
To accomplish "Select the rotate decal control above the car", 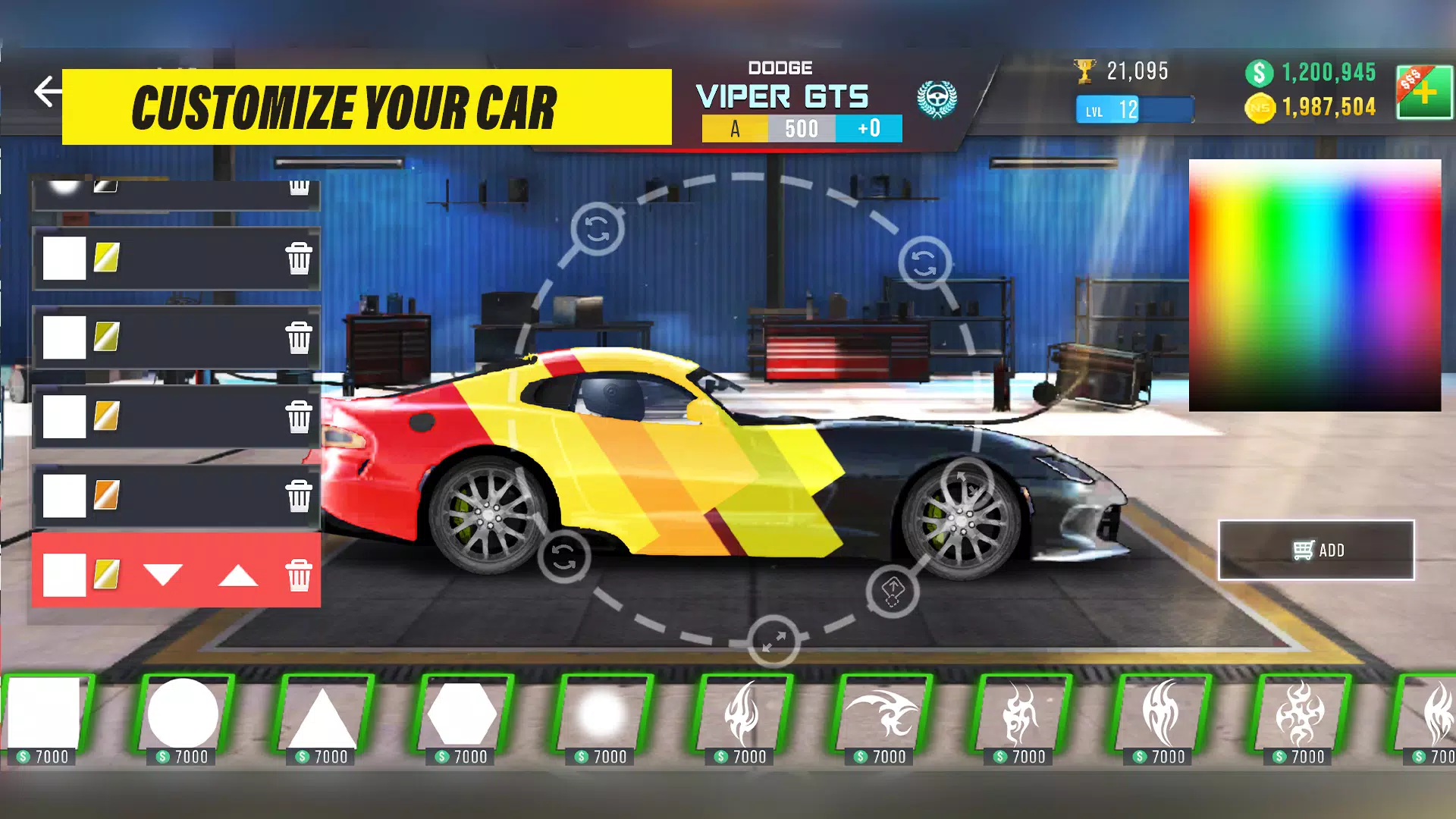I will [x=597, y=227].
